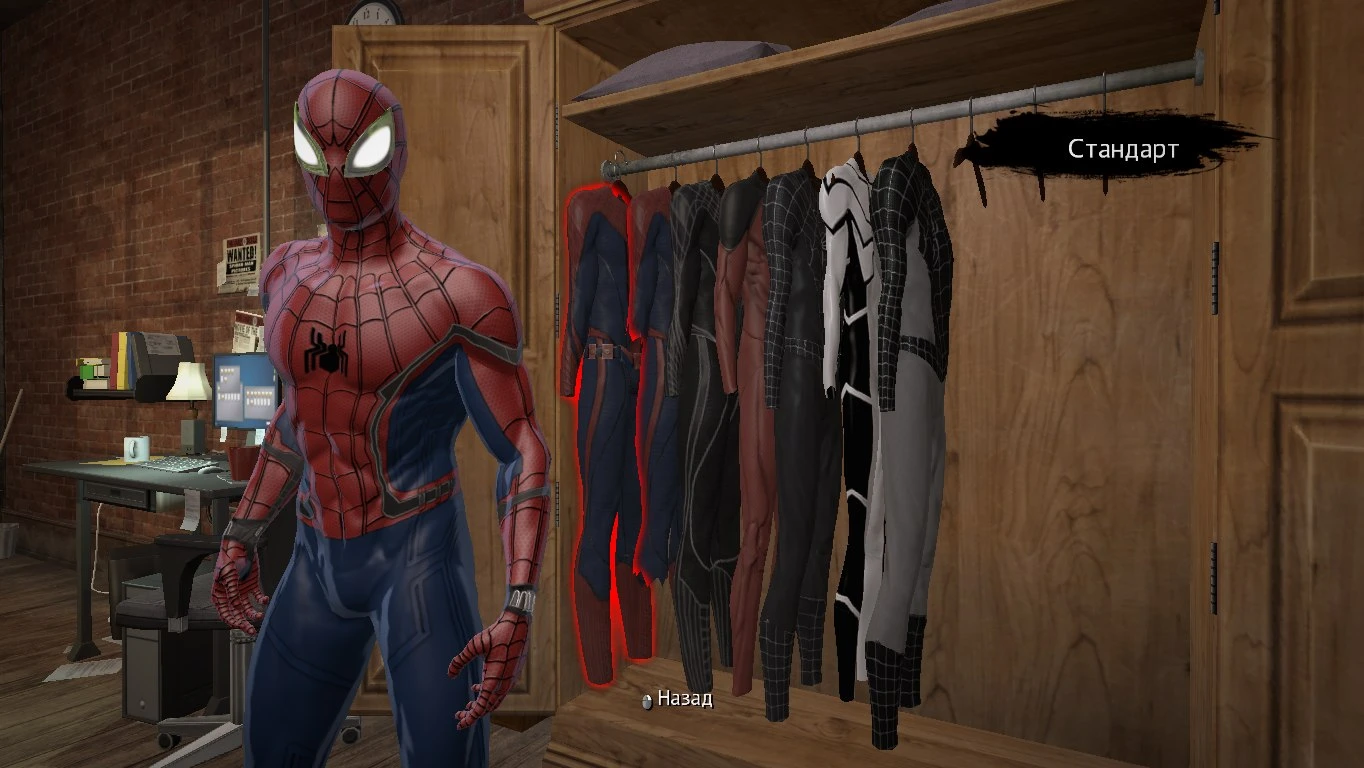Screen dimensions: 1364x768
Task: Click the Стандарт costume name banner
Action: 1122,148
